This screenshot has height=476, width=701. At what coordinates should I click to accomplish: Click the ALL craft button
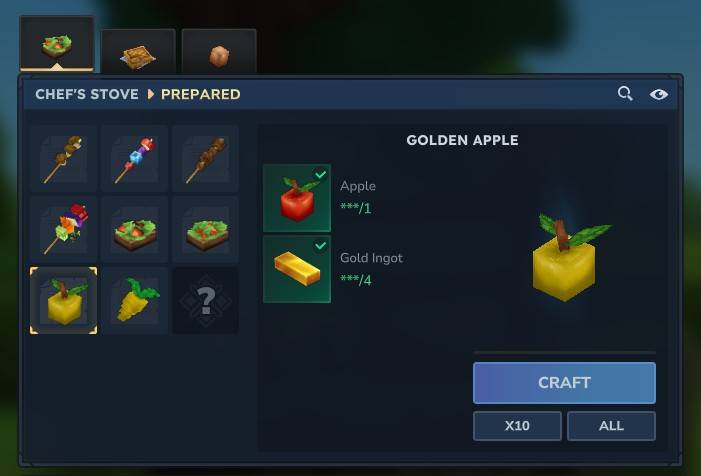click(611, 426)
